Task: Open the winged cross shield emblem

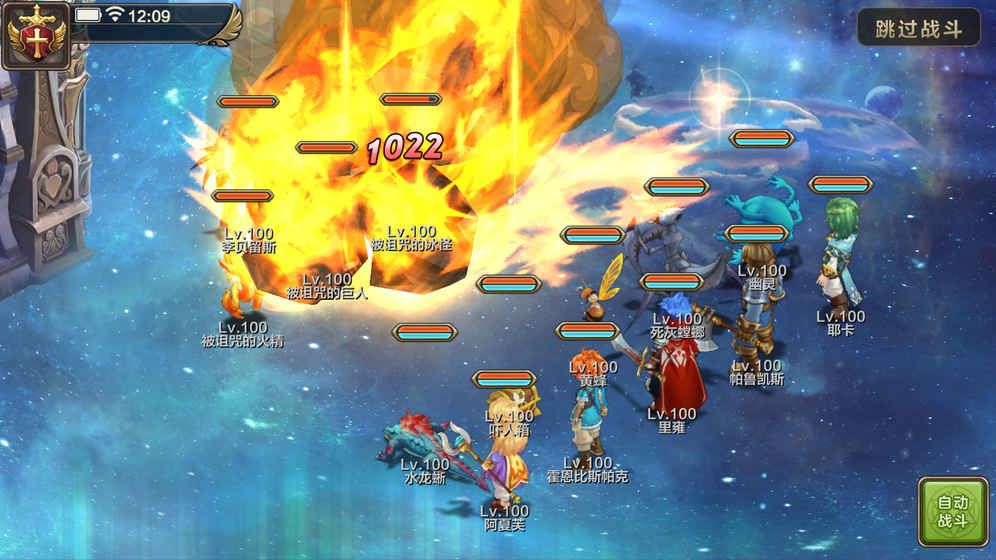Action: [x=35, y=35]
